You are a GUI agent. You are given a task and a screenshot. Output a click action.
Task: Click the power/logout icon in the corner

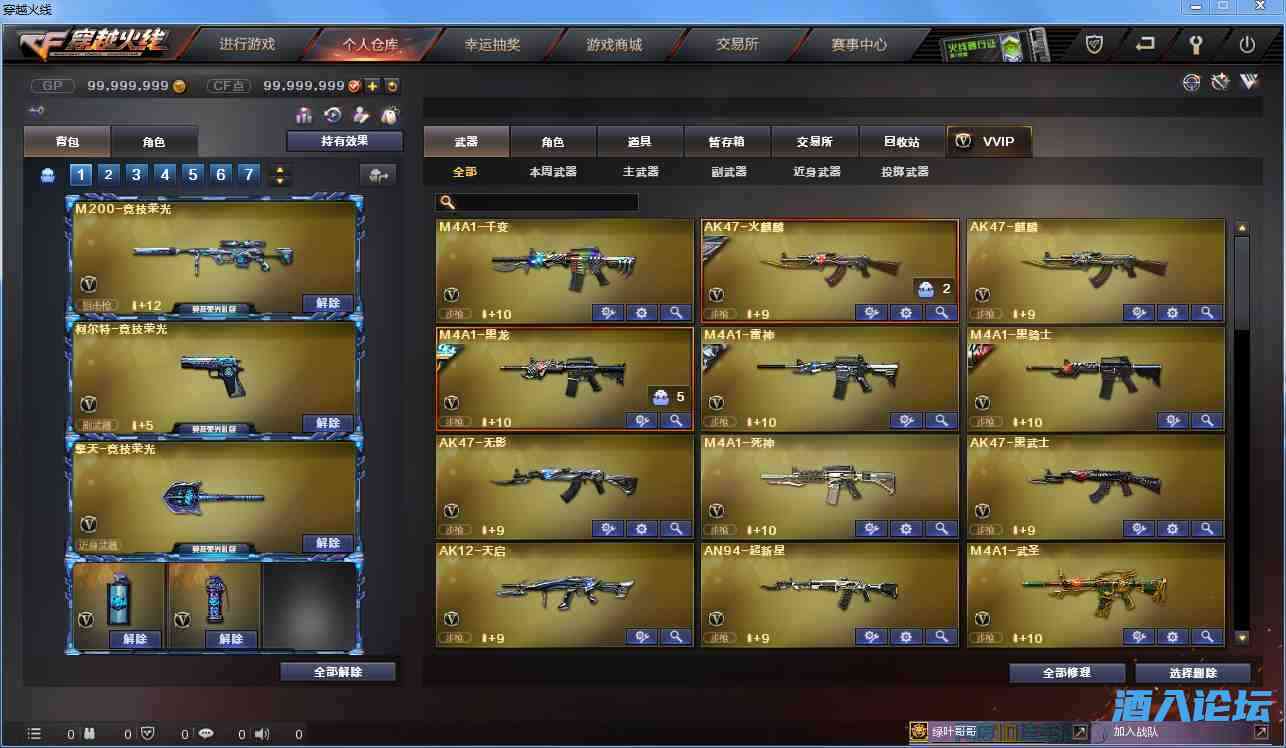point(1250,44)
